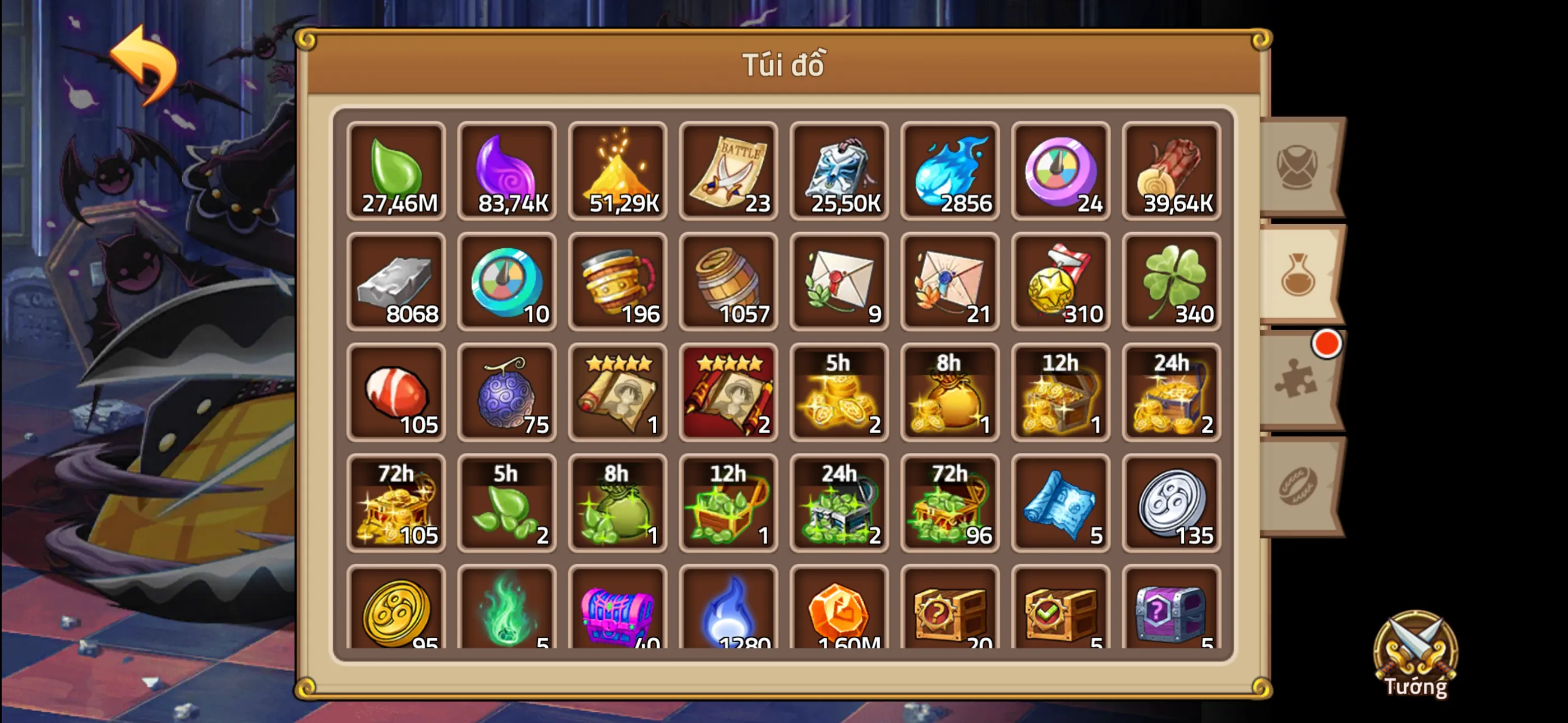This screenshot has height=723, width=1568.
Task: Select the blue blueprint scroll item
Action: pyautogui.click(x=1061, y=504)
